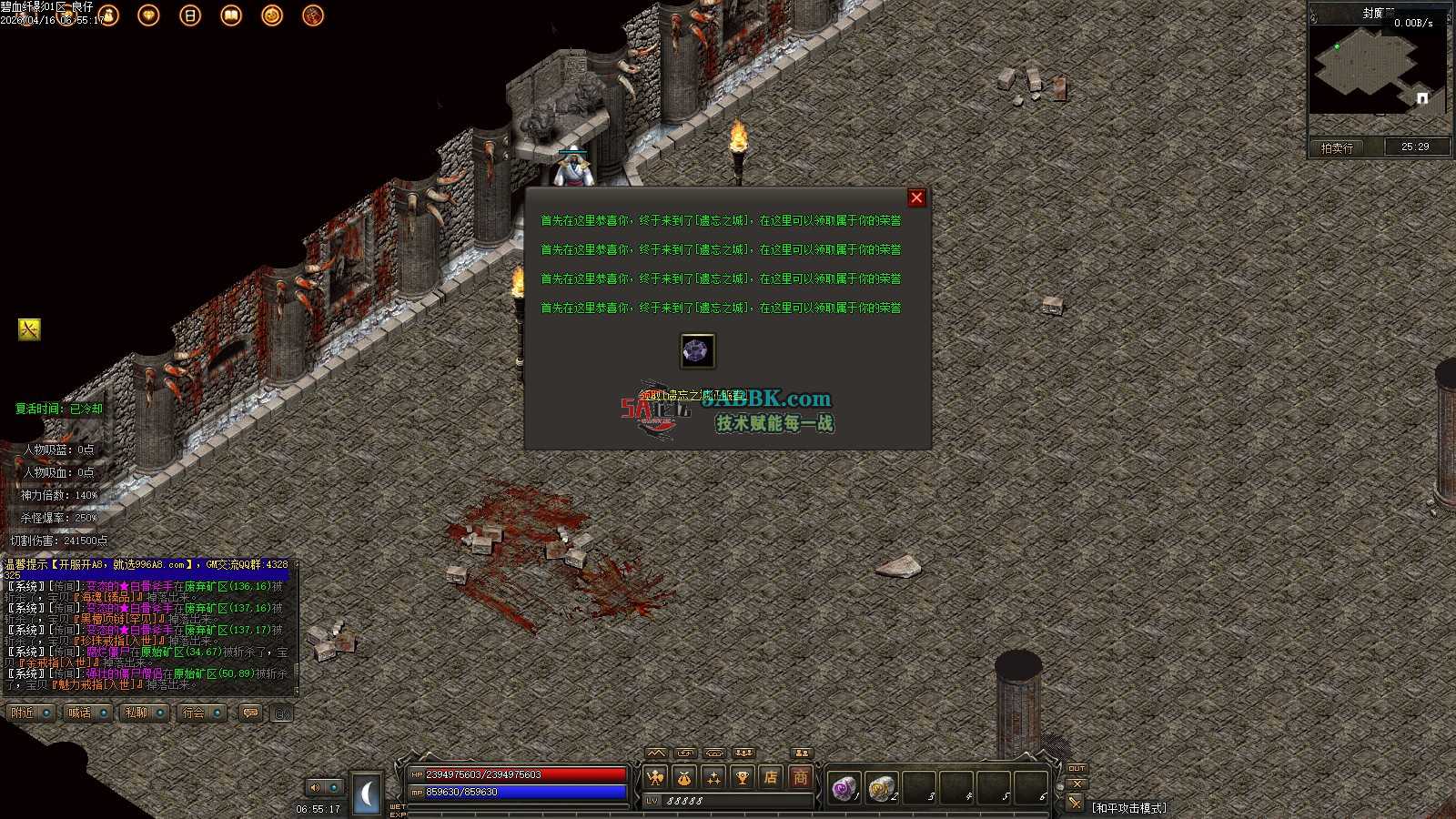Open the 店 shop button
The width and height of the screenshot is (1456, 819).
[772, 777]
